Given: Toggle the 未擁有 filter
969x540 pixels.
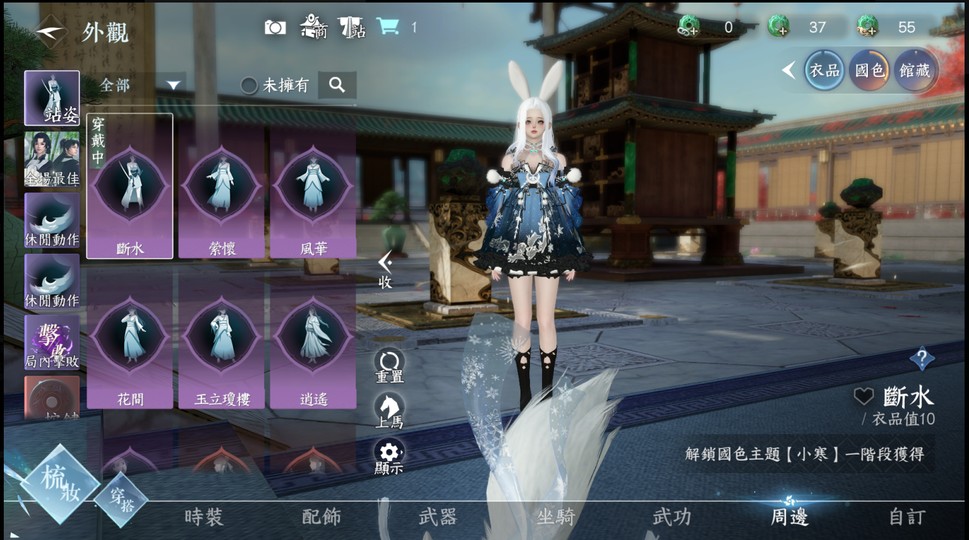Looking at the screenshot, I should [x=249, y=85].
